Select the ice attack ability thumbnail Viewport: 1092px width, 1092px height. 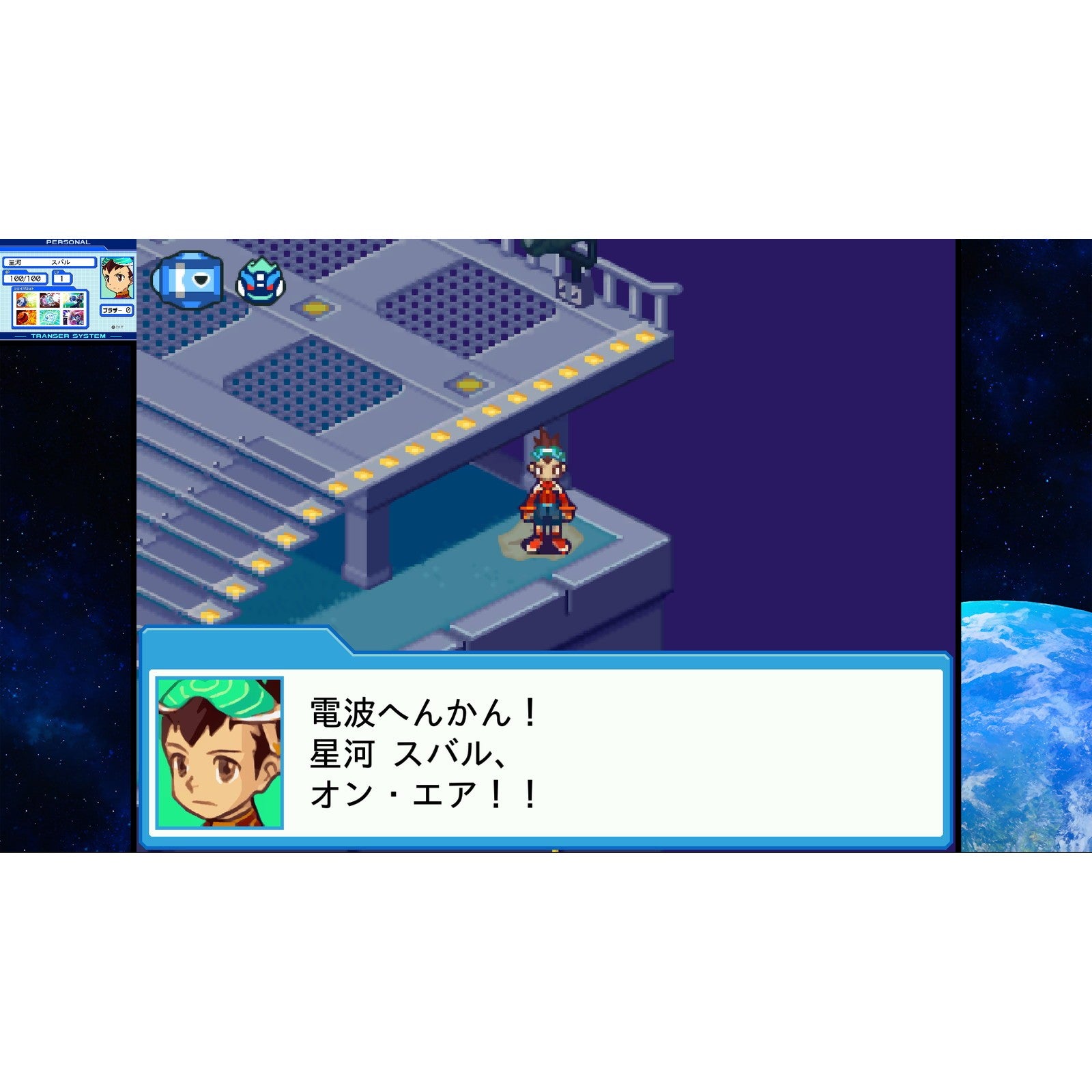point(50,300)
